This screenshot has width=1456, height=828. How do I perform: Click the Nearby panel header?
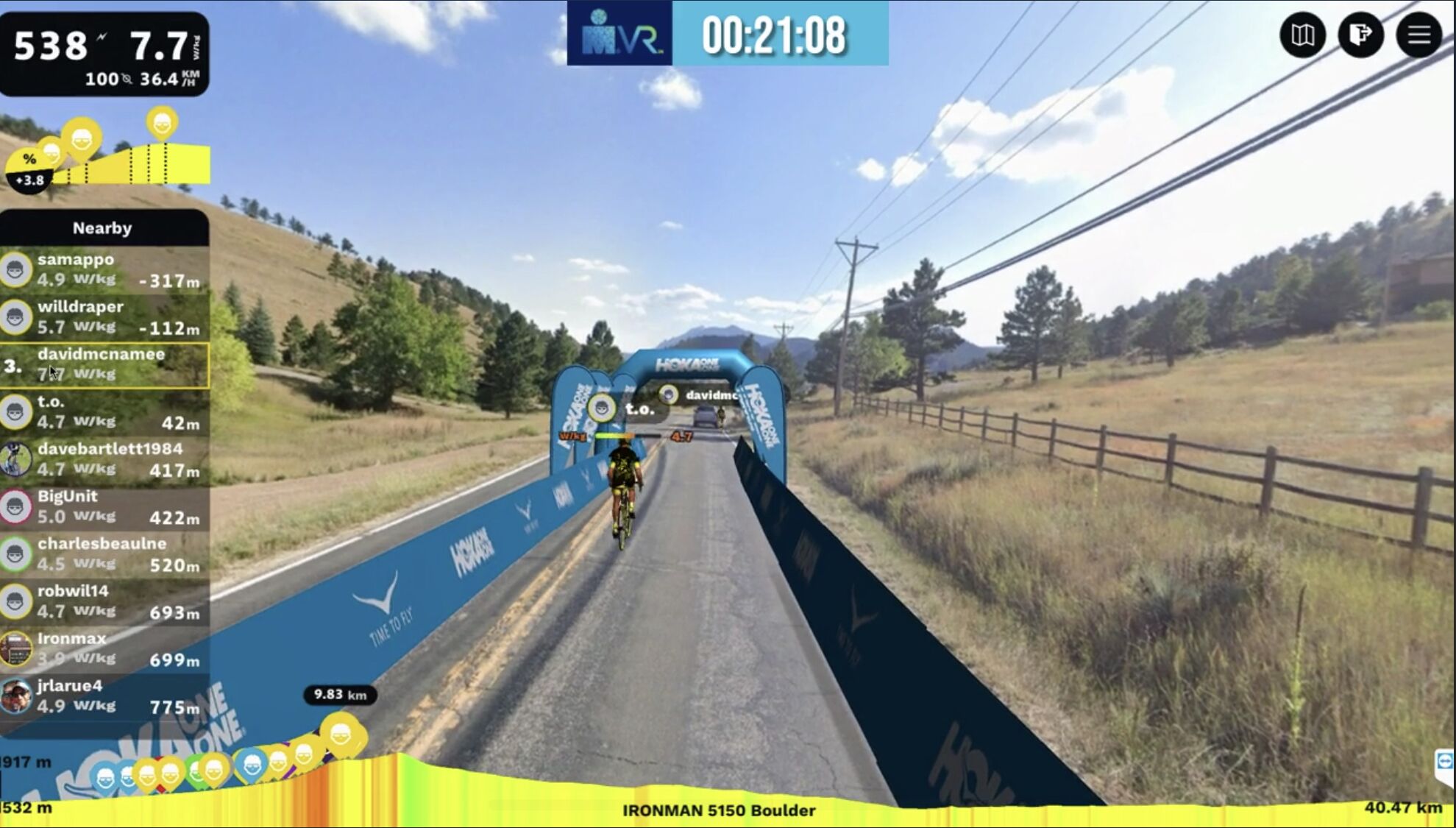point(103,228)
